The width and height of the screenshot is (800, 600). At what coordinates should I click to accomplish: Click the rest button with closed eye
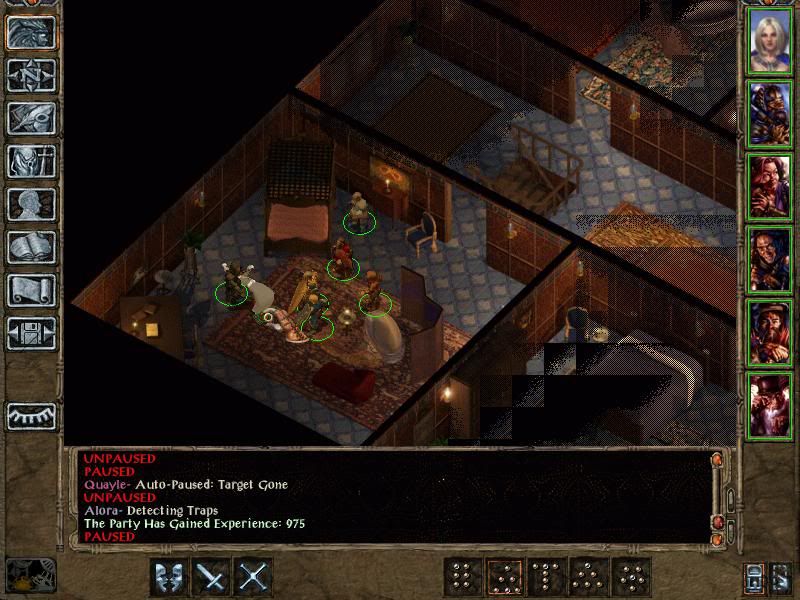[x=31, y=415]
